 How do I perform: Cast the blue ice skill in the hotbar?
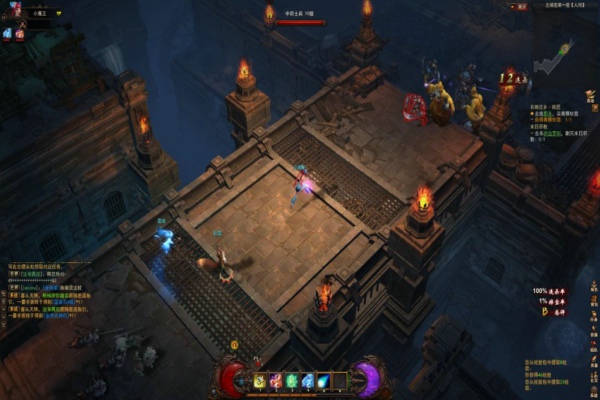308,380
